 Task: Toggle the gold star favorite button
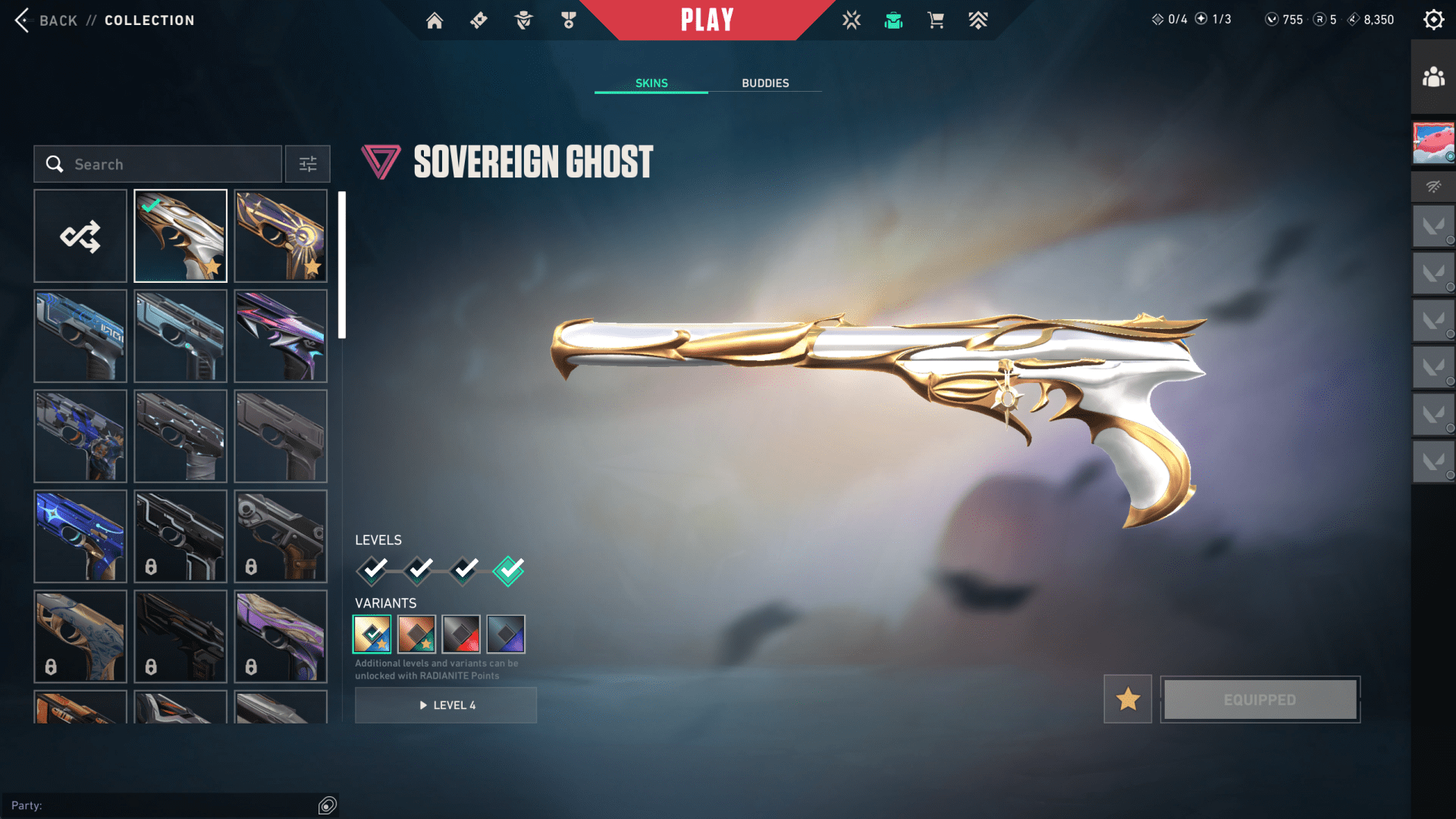click(x=1128, y=699)
